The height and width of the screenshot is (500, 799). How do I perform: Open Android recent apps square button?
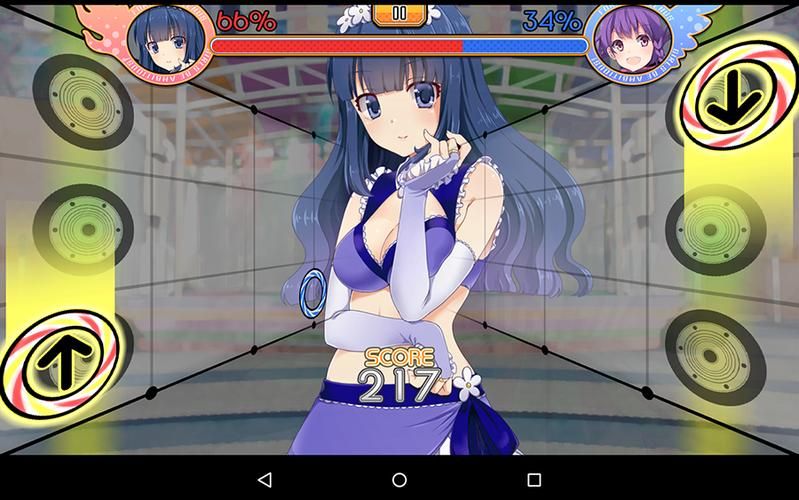pyautogui.click(x=533, y=480)
